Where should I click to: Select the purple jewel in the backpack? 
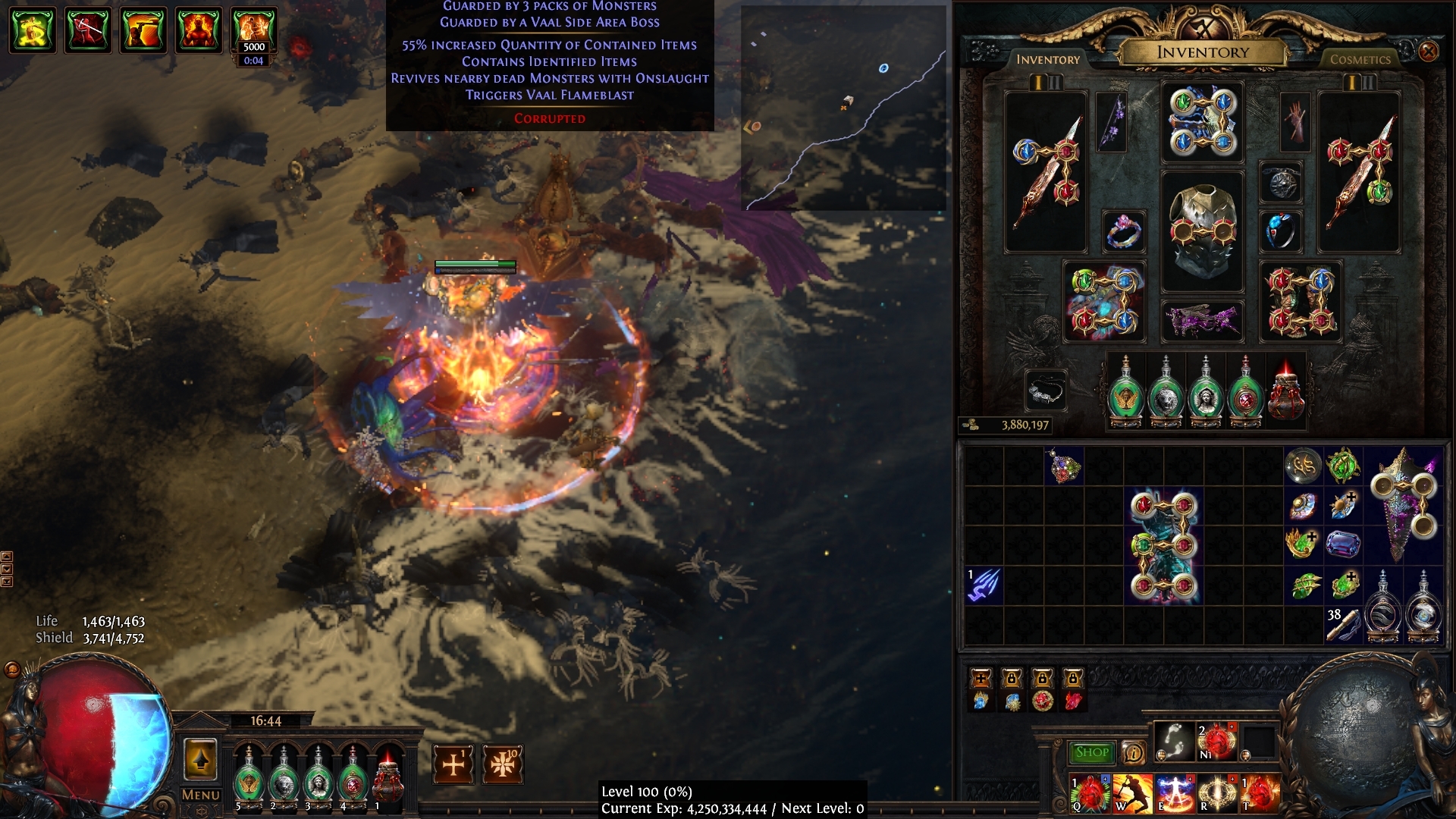click(1343, 544)
